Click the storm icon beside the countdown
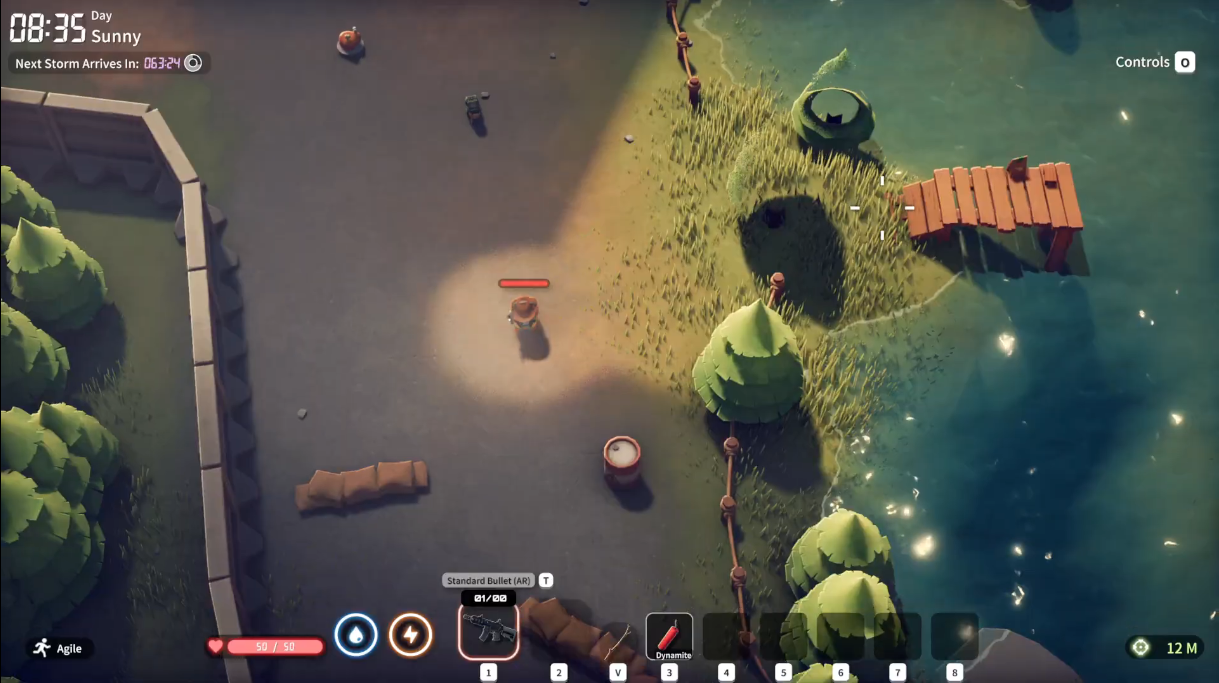 (193, 63)
